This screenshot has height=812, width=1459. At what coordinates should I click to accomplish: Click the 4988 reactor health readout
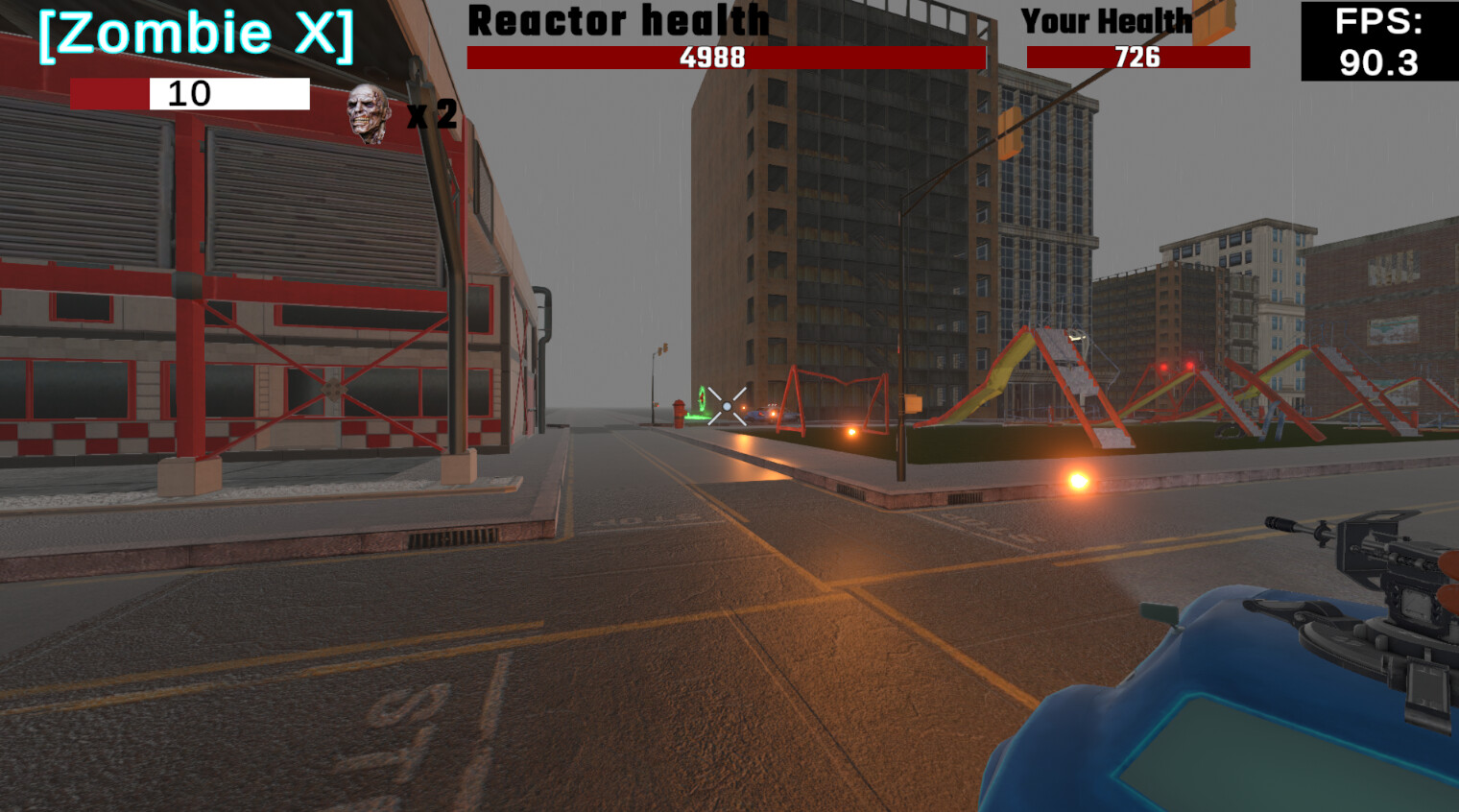coord(713,59)
